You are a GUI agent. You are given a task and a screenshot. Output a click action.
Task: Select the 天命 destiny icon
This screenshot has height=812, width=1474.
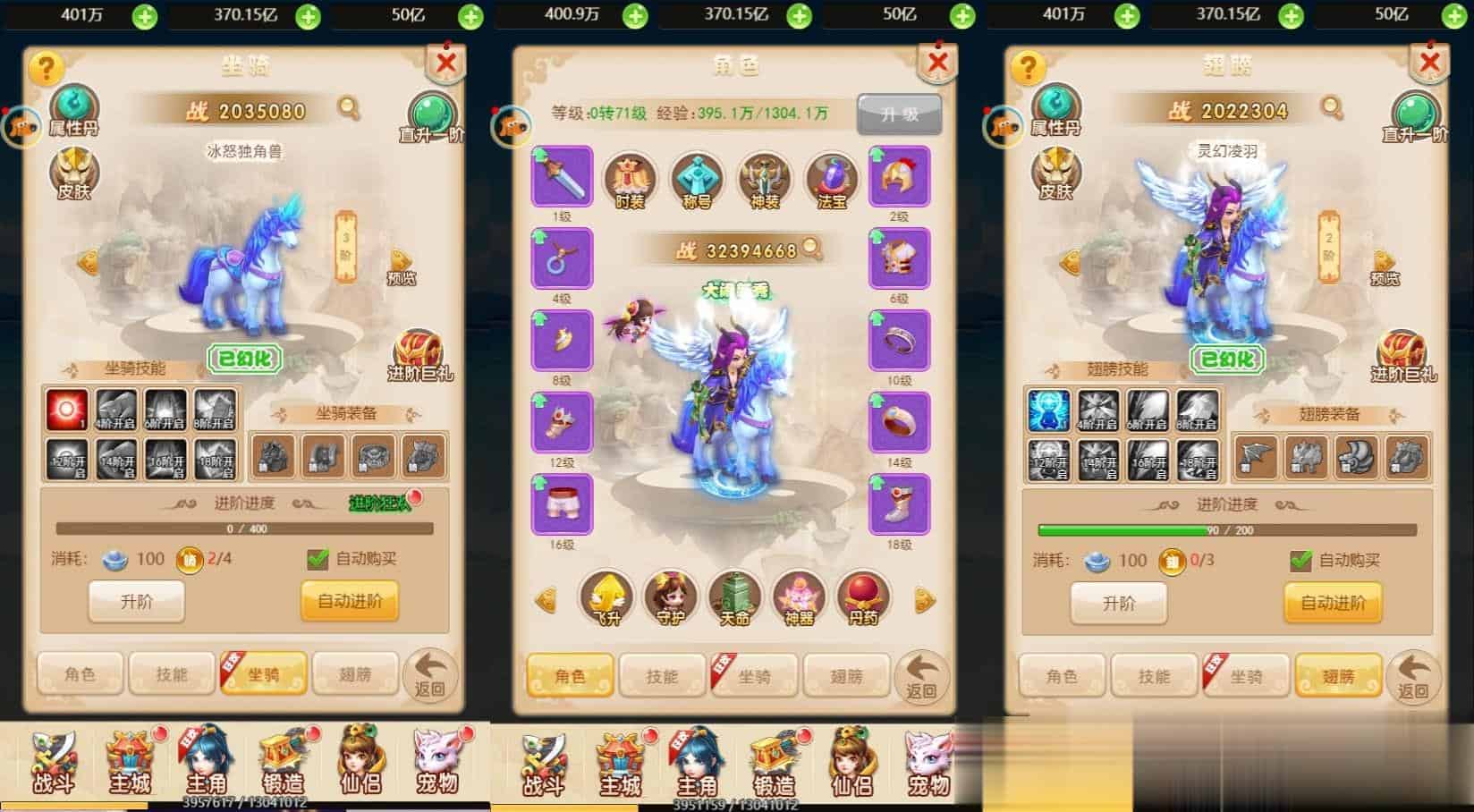[x=734, y=597]
